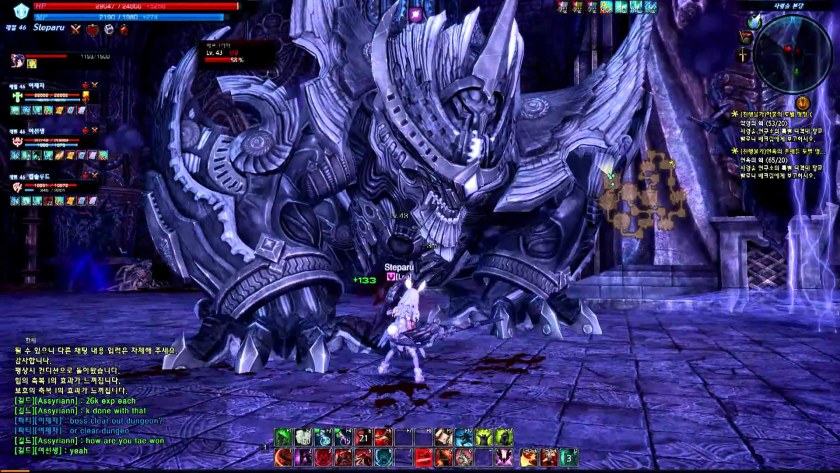The width and height of the screenshot is (840, 473).
Task: Click the red heart buff icon beside Steparu
Action: point(92,31)
